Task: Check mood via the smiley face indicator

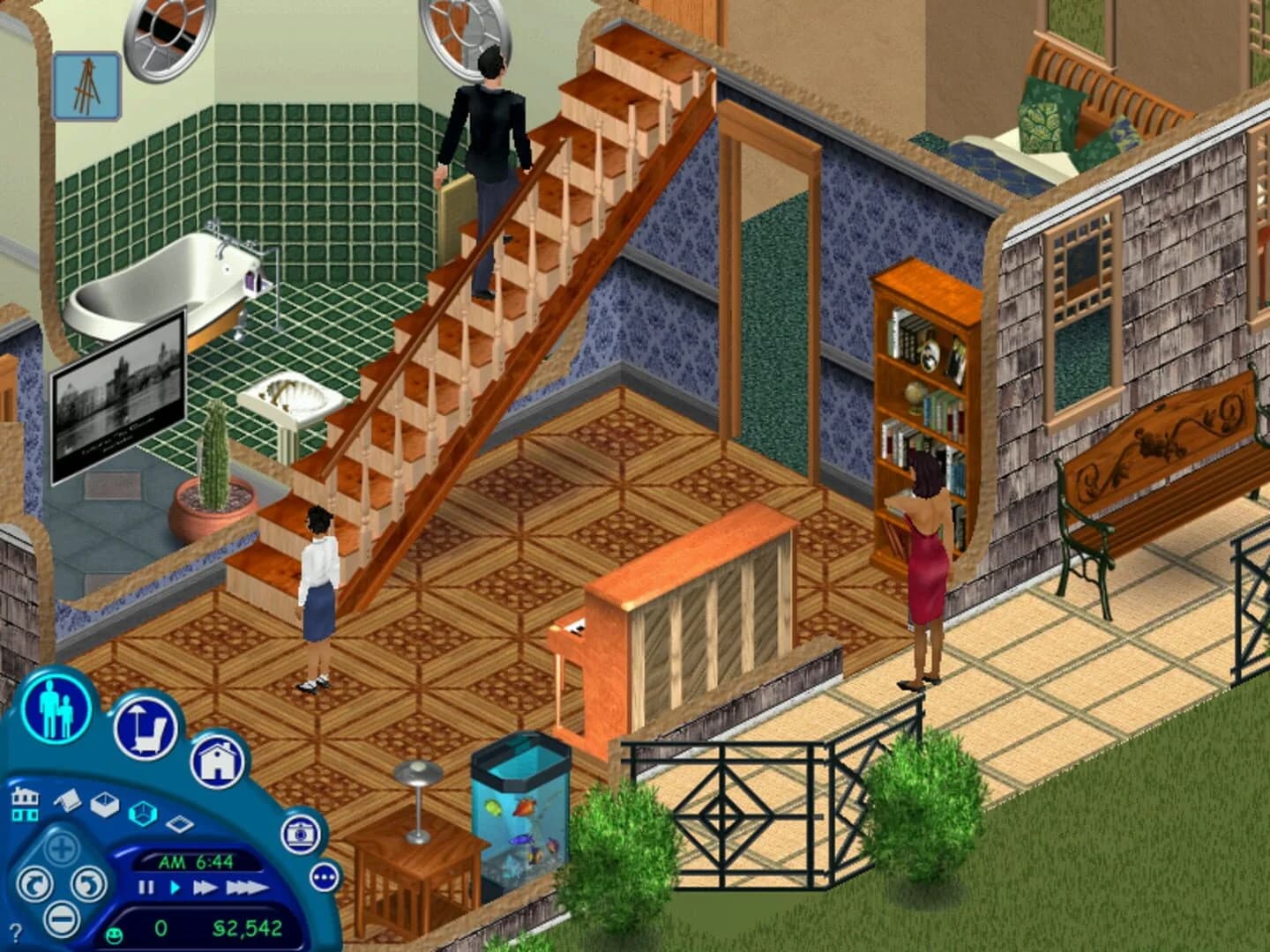Action: (x=114, y=934)
